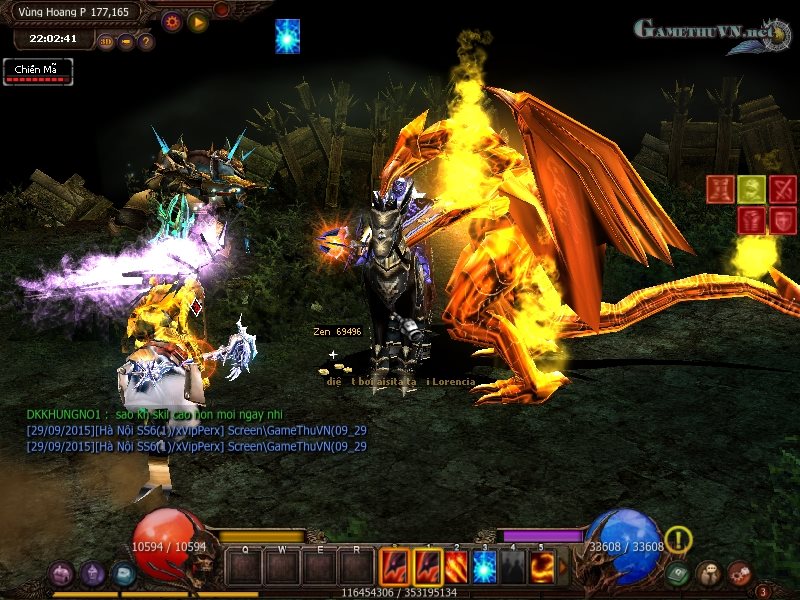Click the orange play arrow button
Image resolution: width=800 pixels, height=600 pixels.
click(198, 21)
